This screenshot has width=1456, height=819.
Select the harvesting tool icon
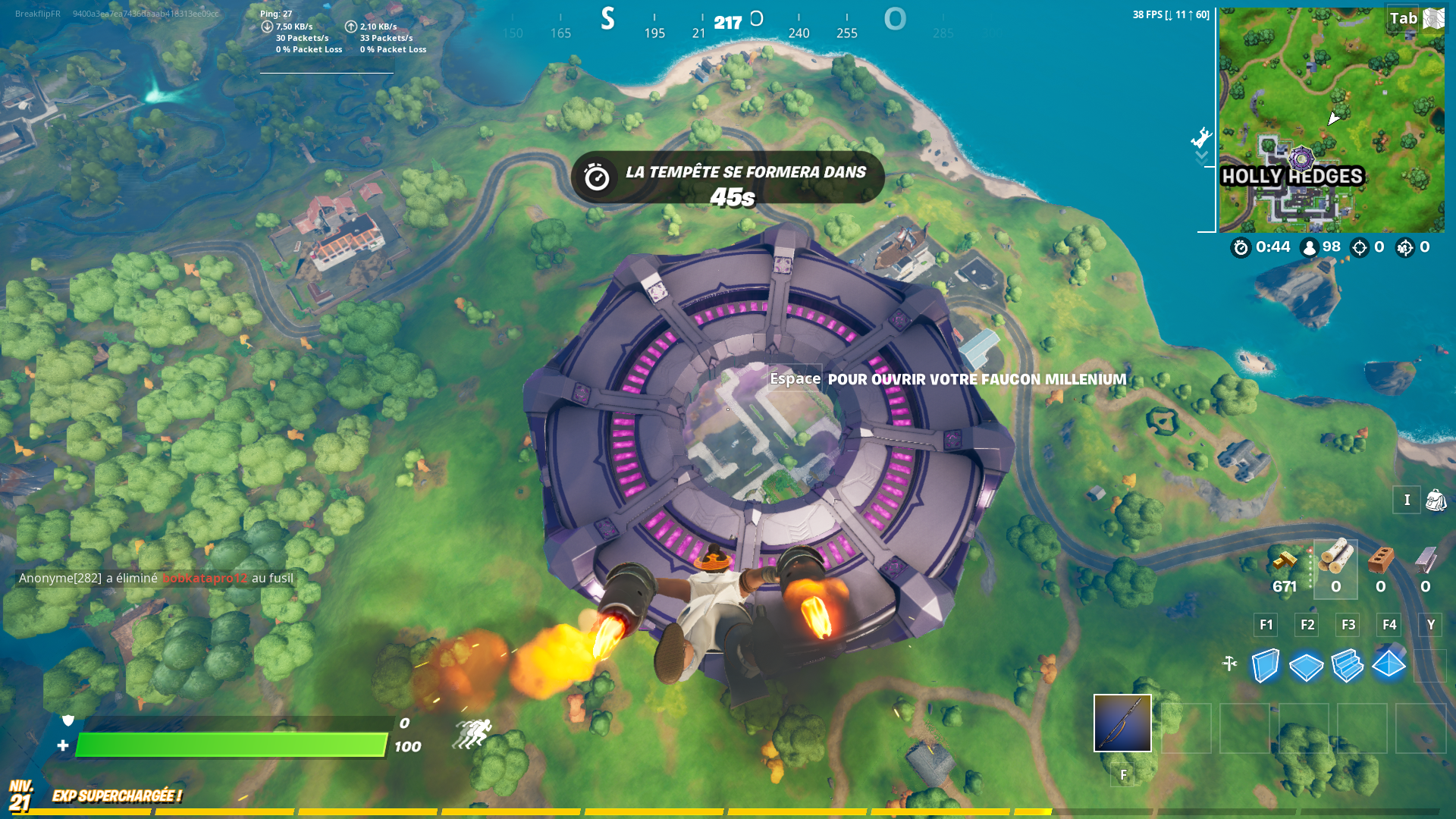click(1230, 661)
